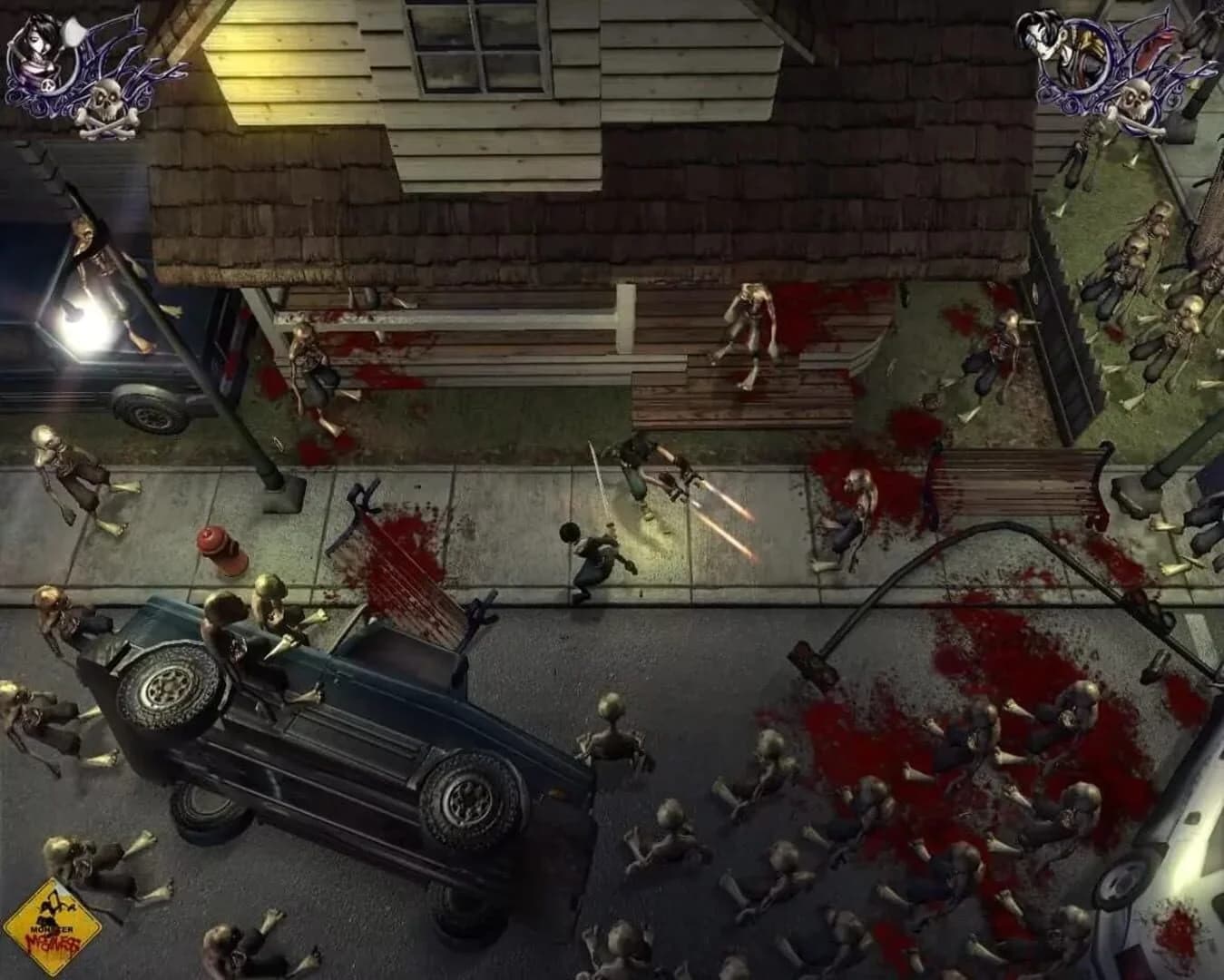Click the axe held in player one's portrait

tap(73, 32)
